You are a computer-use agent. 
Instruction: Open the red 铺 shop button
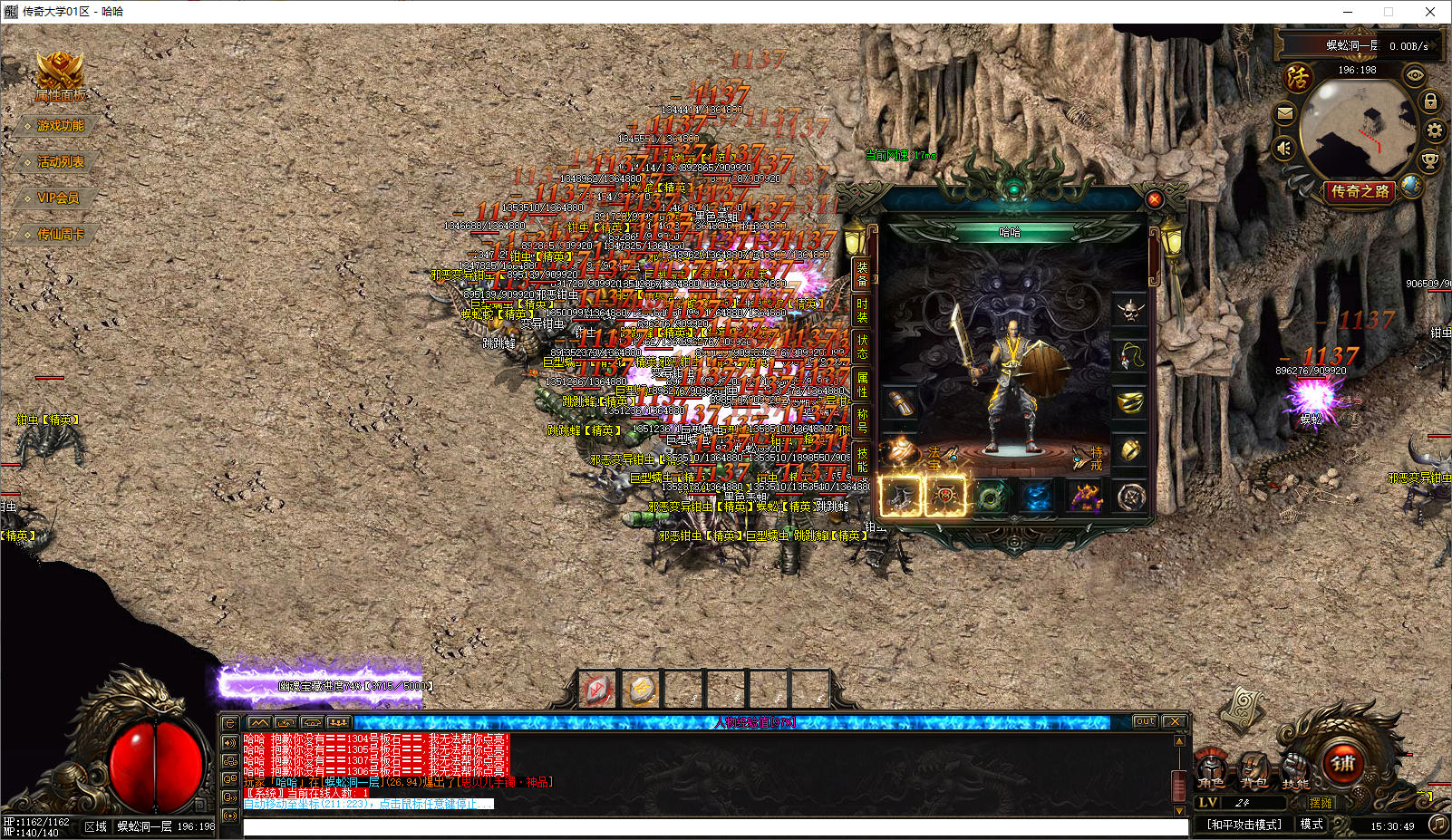click(1343, 763)
